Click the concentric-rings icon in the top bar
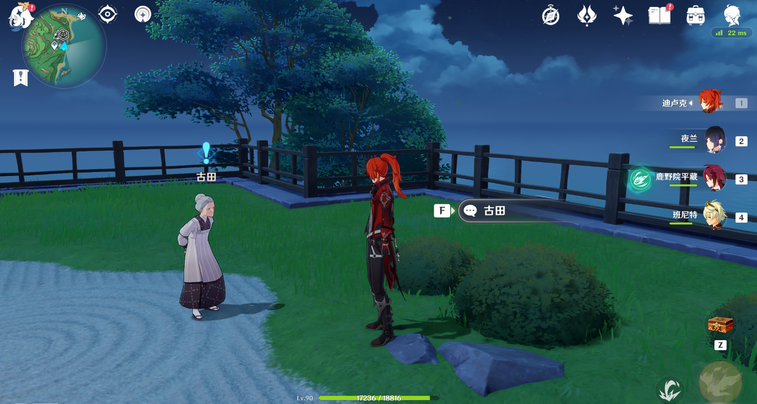The height and width of the screenshot is (404, 757). coord(143,15)
